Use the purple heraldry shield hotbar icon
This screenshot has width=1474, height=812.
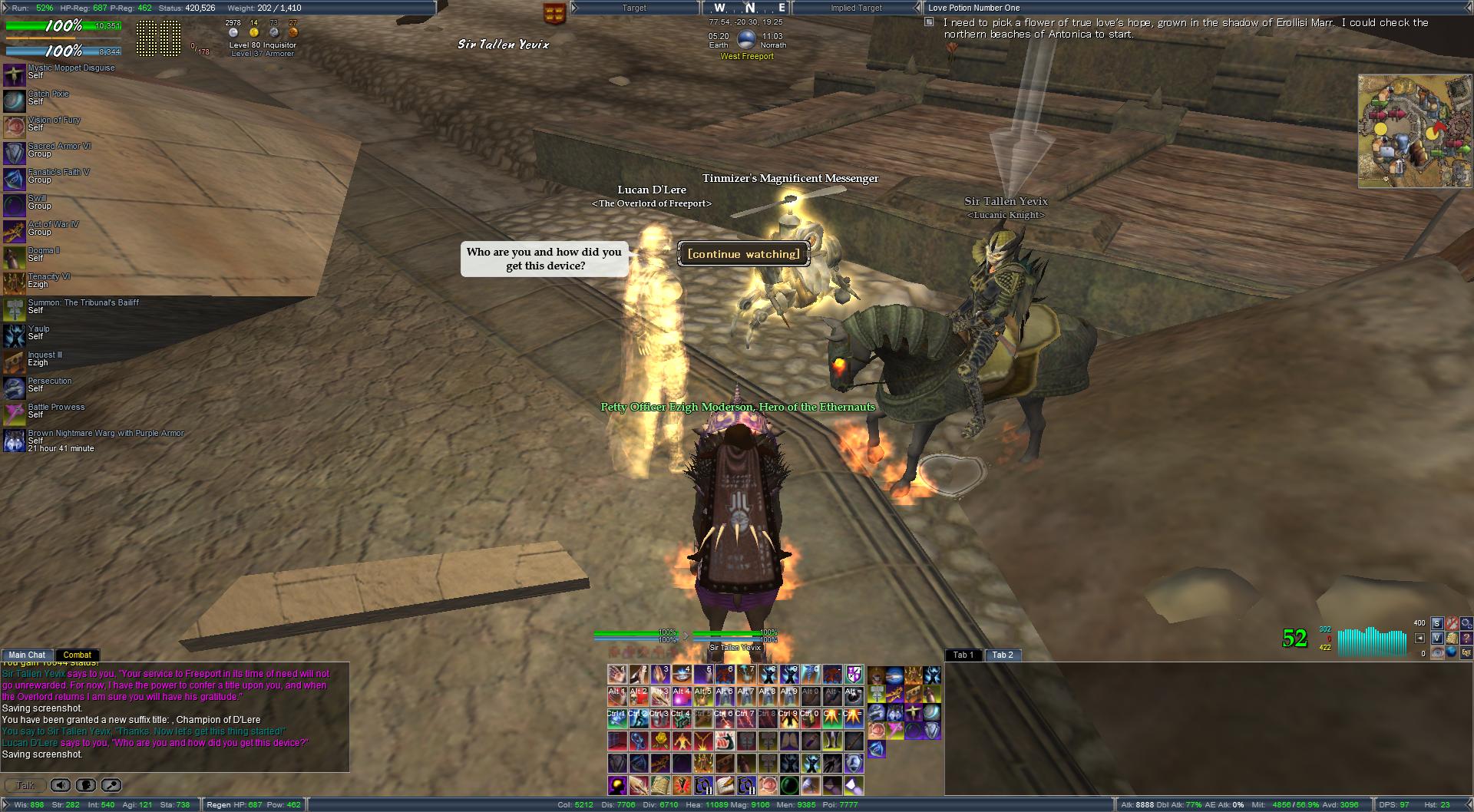pos(854,675)
